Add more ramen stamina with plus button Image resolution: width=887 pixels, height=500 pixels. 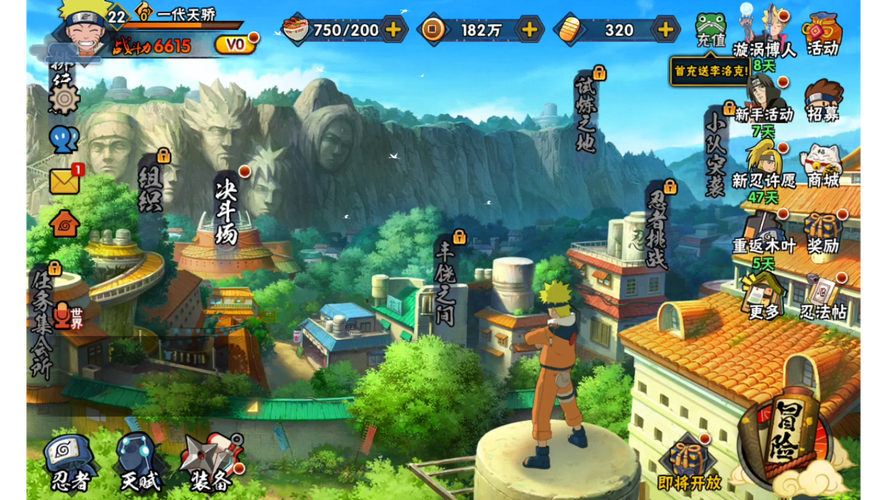click(x=394, y=29)
